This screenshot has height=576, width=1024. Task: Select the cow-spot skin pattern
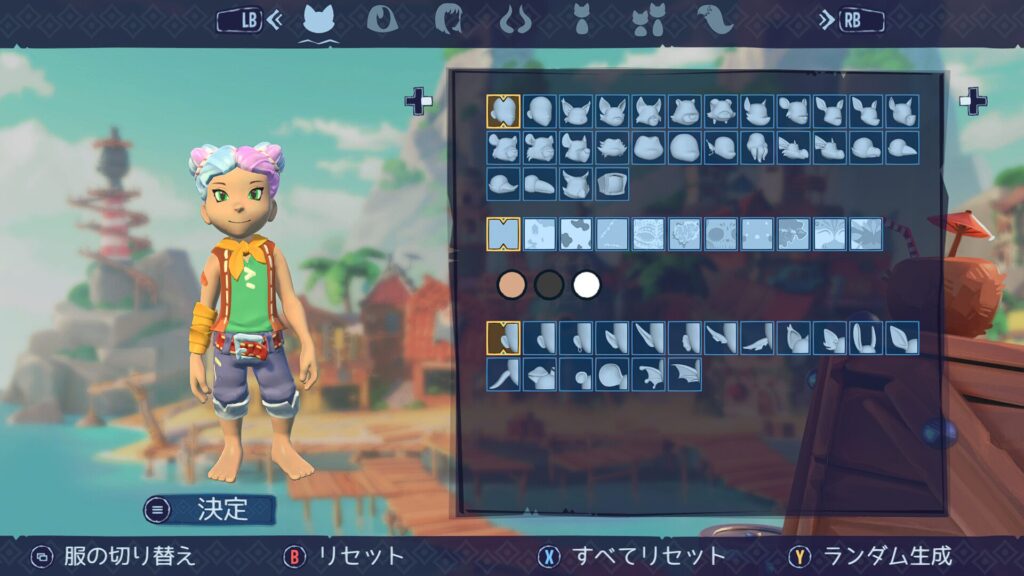pyautogui.click(x=575, y=234)
